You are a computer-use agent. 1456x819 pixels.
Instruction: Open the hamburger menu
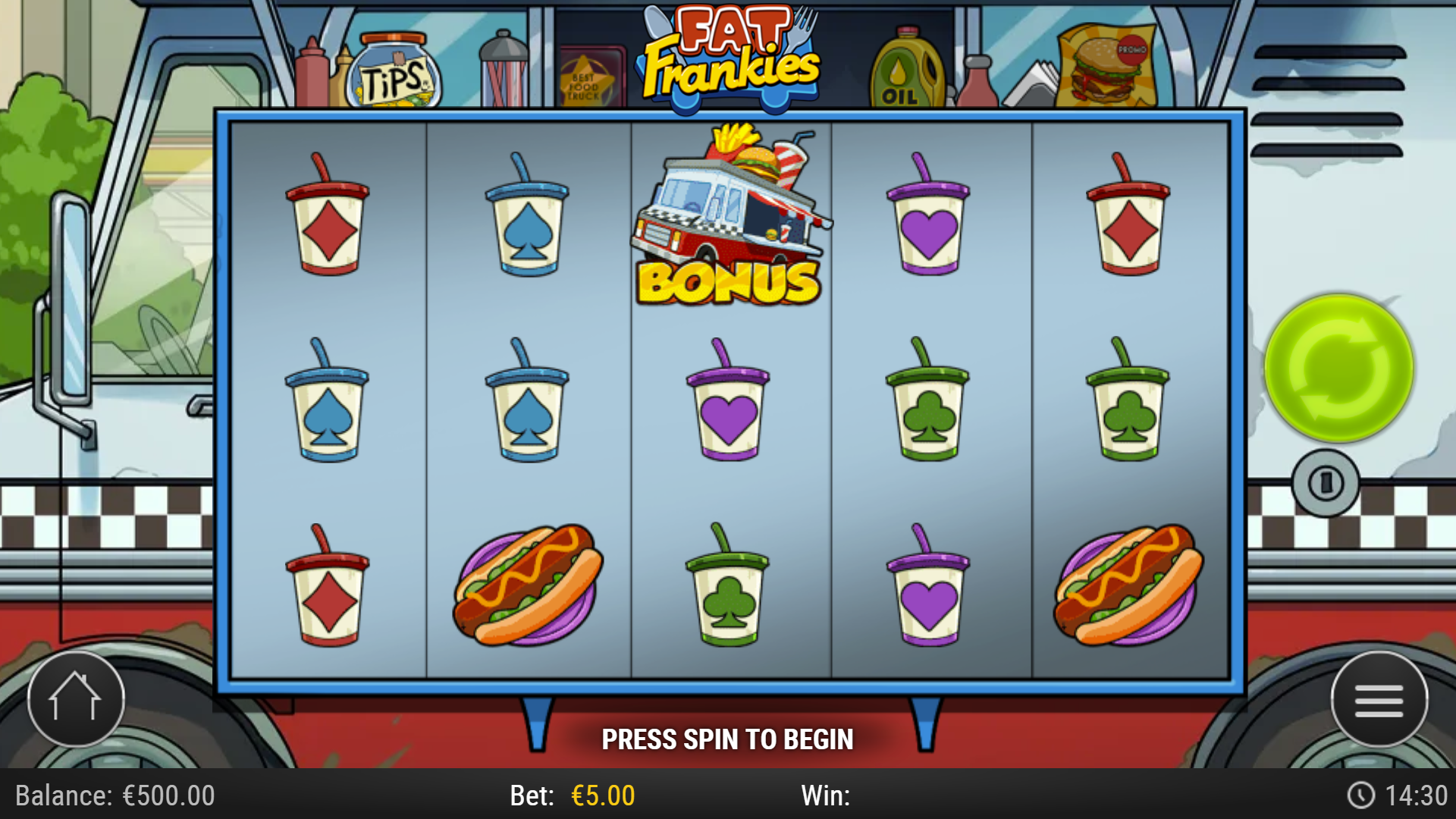[1380, 699]
